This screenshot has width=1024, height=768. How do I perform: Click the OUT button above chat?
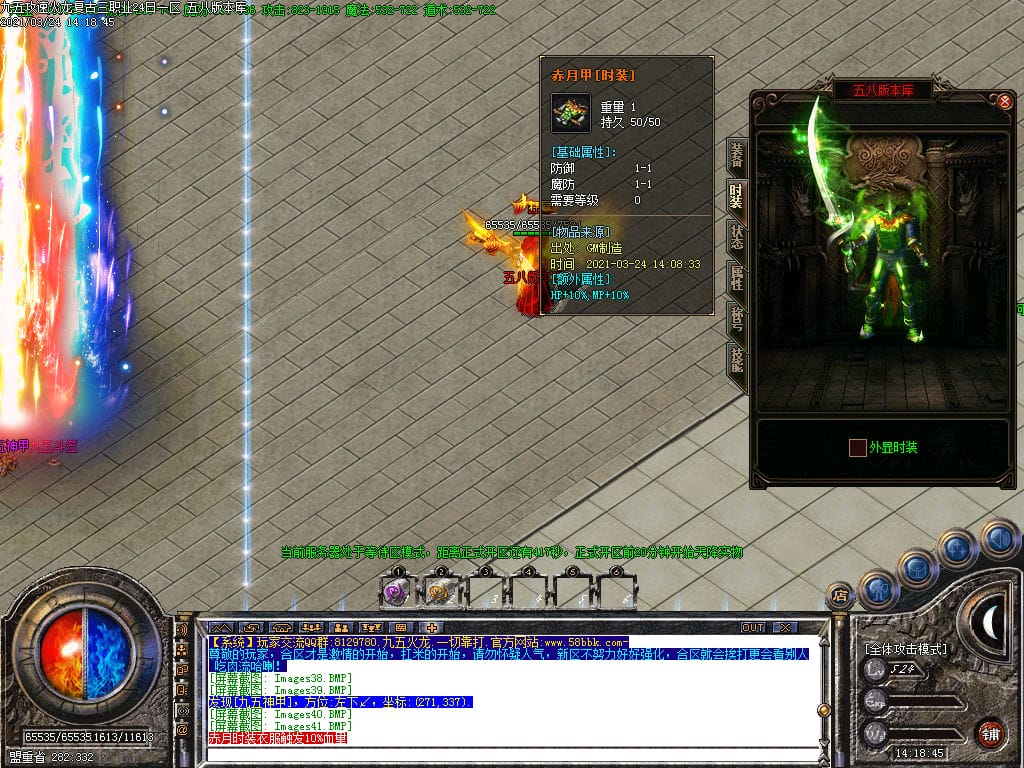coord(753,627)
